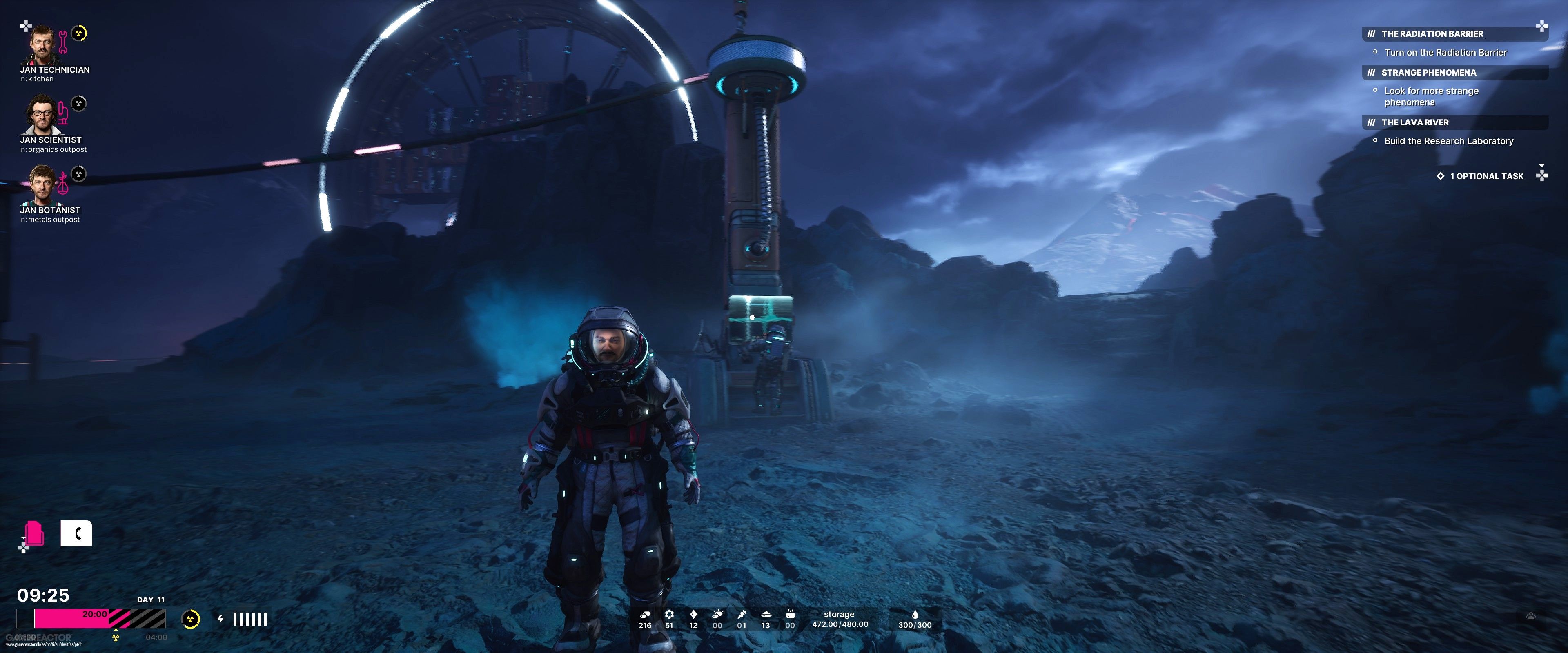Choose the Jan Botanist portrait
Viewport: 1568px width, 653px height.
42,185
